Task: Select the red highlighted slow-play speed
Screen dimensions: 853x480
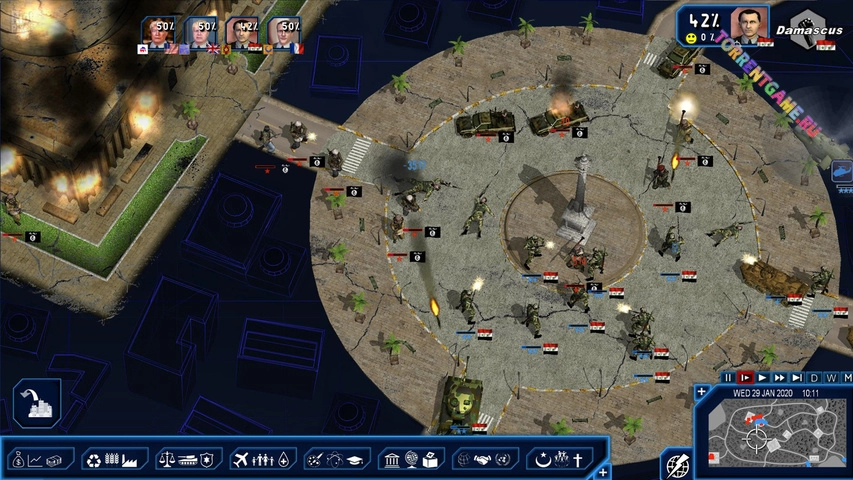Action: [745, 378]
